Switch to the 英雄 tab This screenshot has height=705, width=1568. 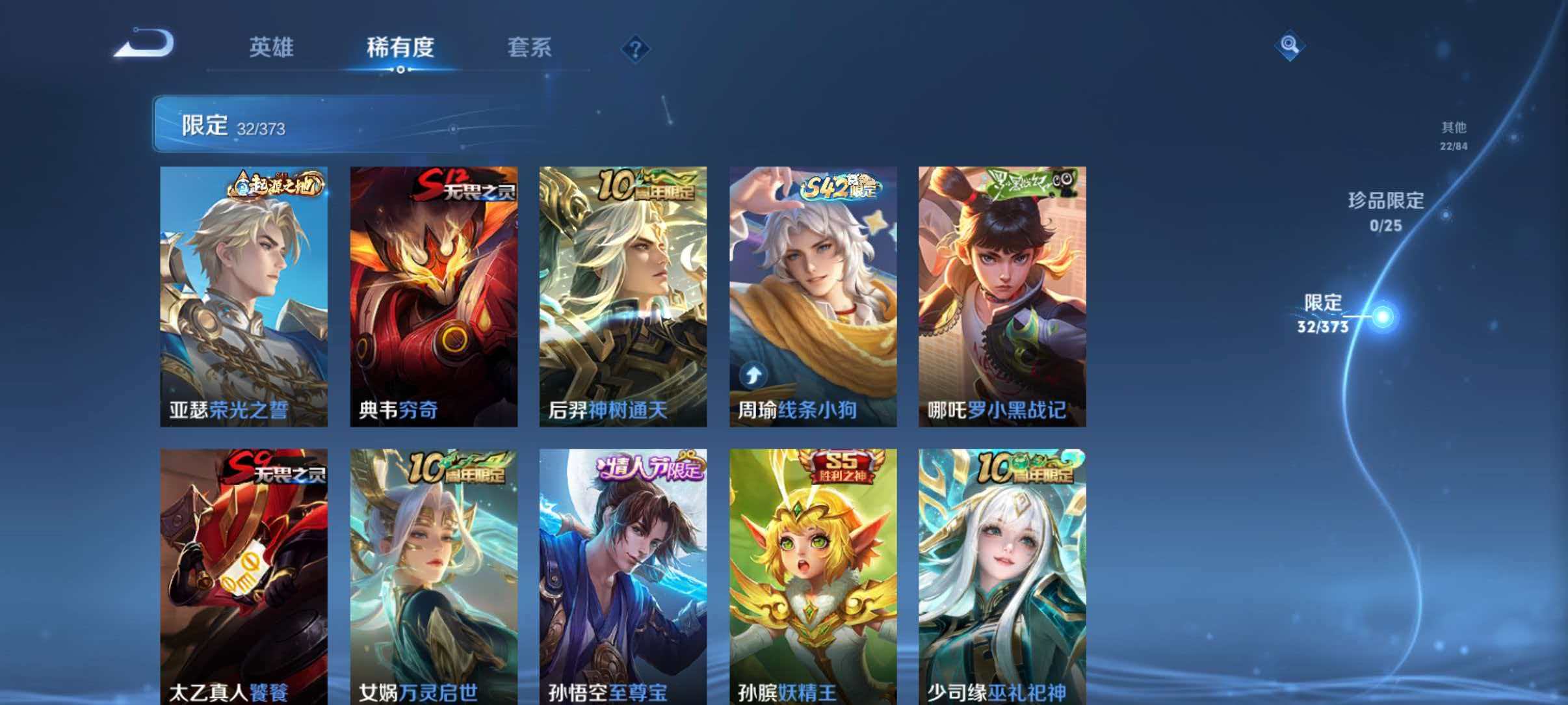(272, 48)
